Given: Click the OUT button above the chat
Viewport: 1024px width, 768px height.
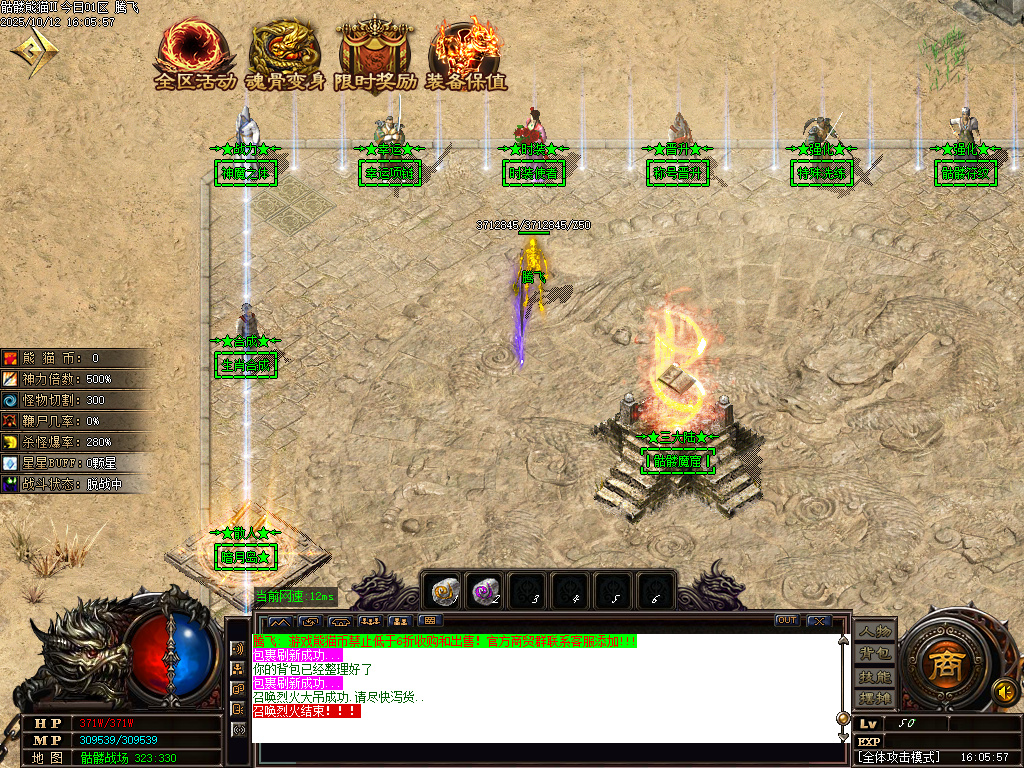Looking at the screenshot, I should pos(787,621).
